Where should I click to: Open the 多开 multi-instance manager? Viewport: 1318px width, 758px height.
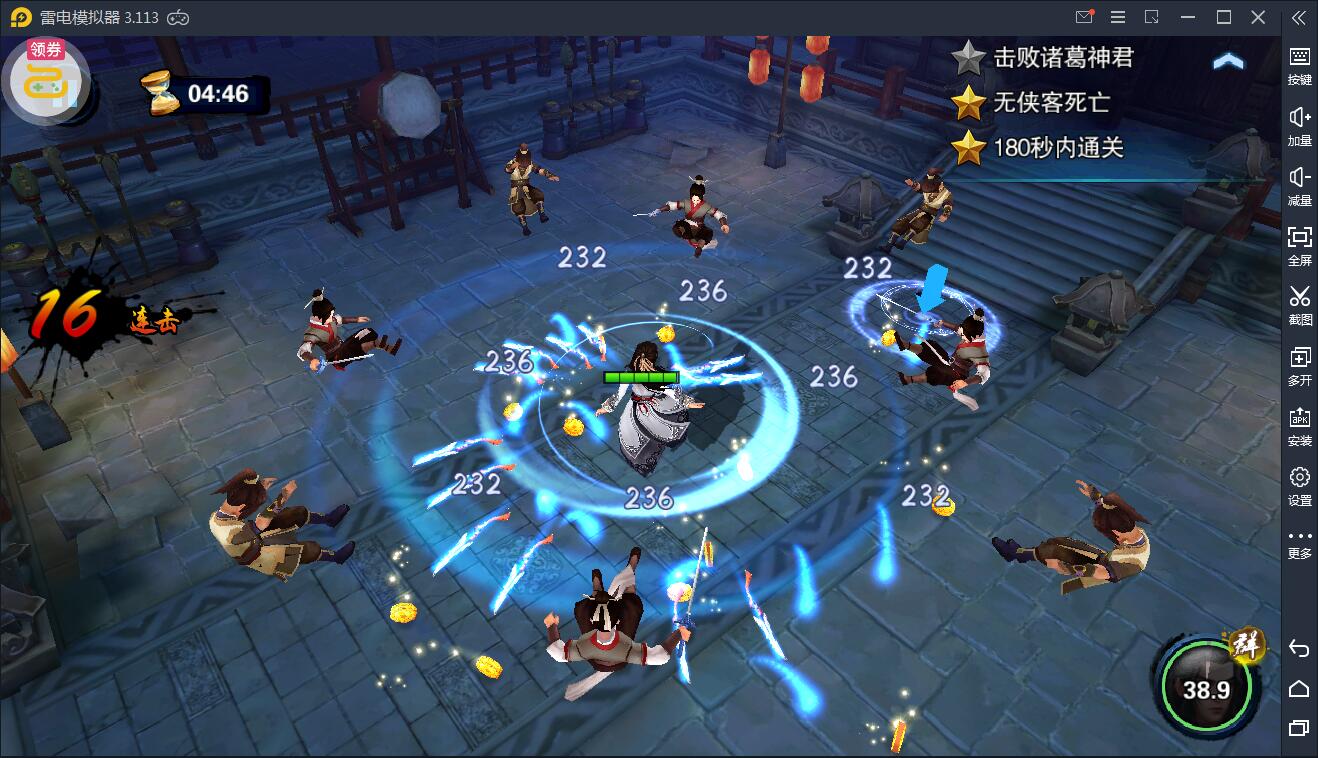(1299, 366)
